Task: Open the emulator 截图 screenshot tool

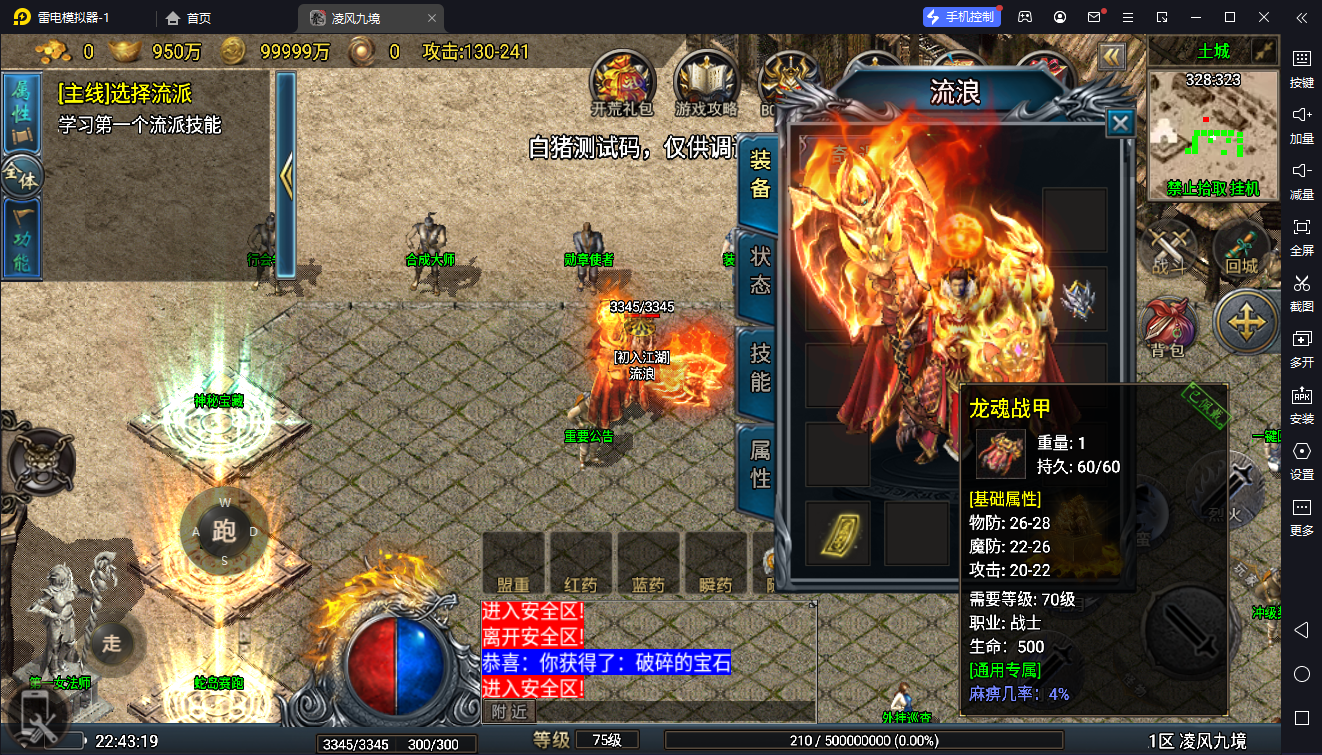Action: (1301, 290)
